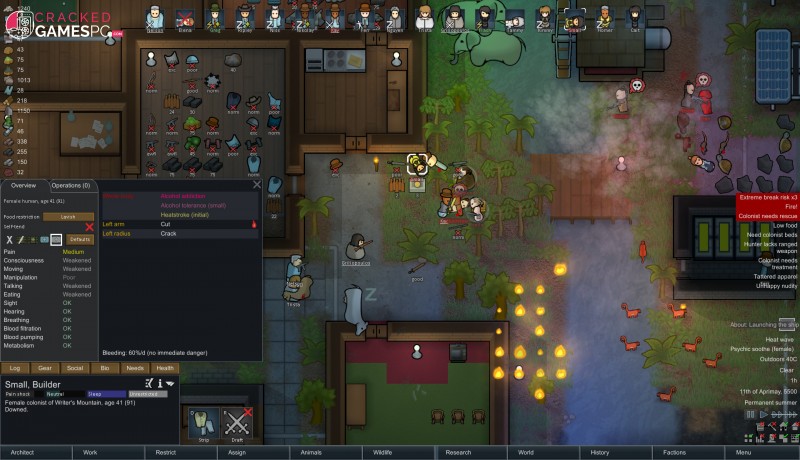Close the health panel with X
The width and height of the screenshot is (800, 460).
(257, 185)
